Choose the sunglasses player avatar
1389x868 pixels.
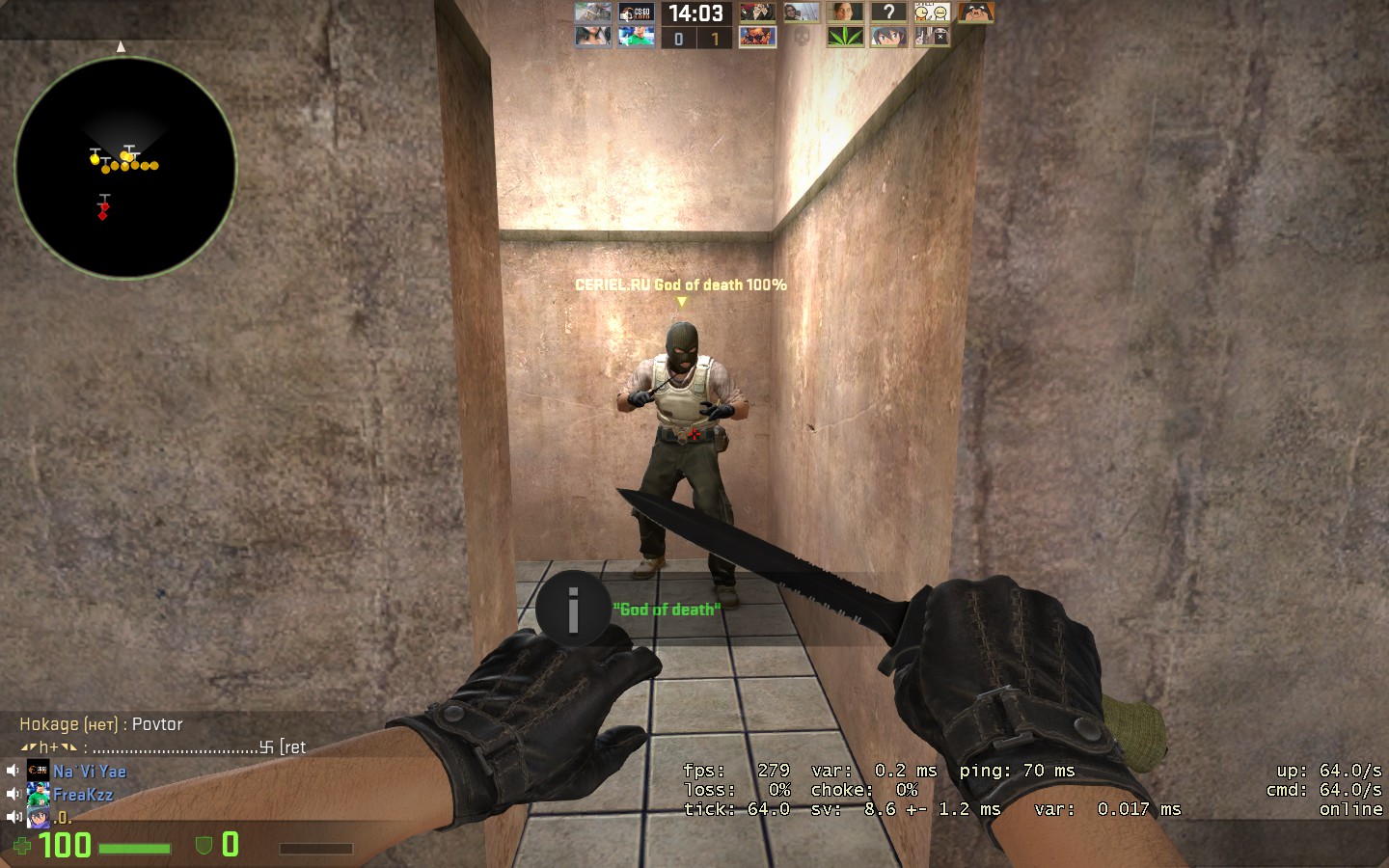coord(757,37)
